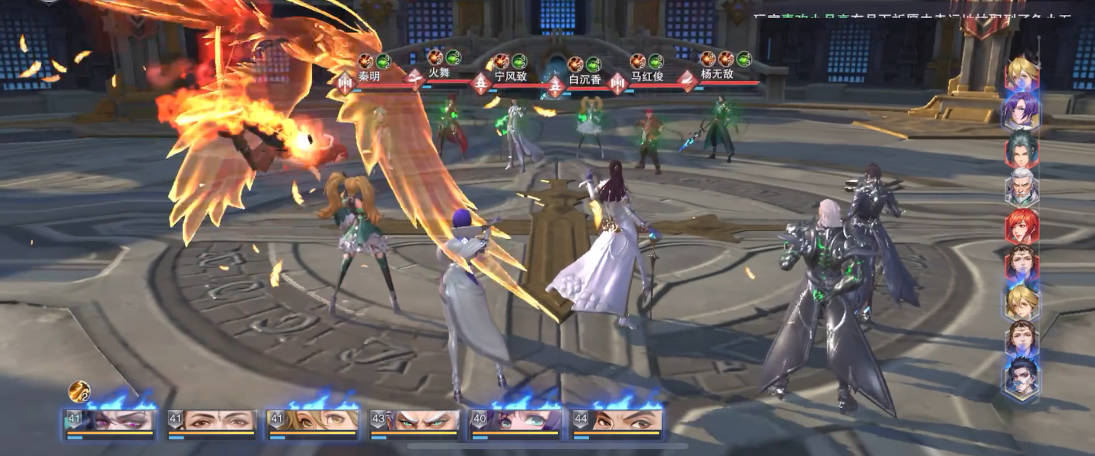The image size is (1095, 456).
Task: Target enemy nameplate 秦明
Action: coord(369,74)
